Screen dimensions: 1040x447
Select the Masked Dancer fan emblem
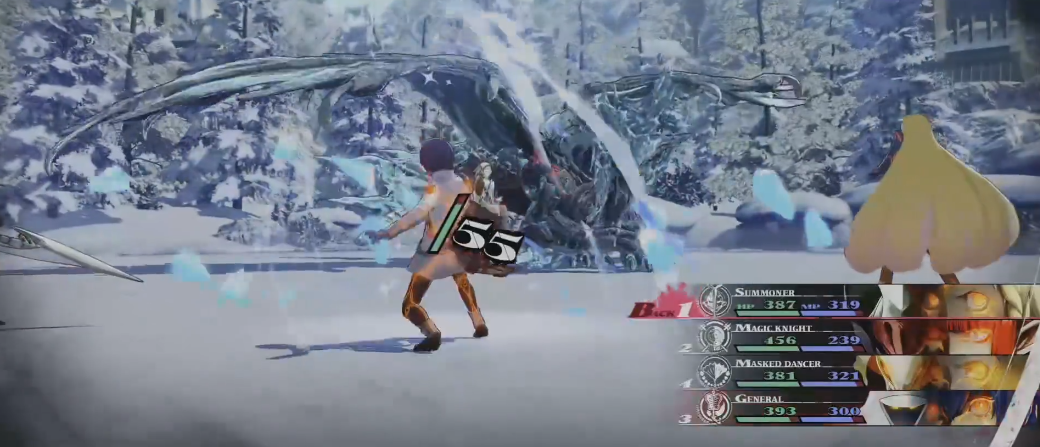coord(715,371)
